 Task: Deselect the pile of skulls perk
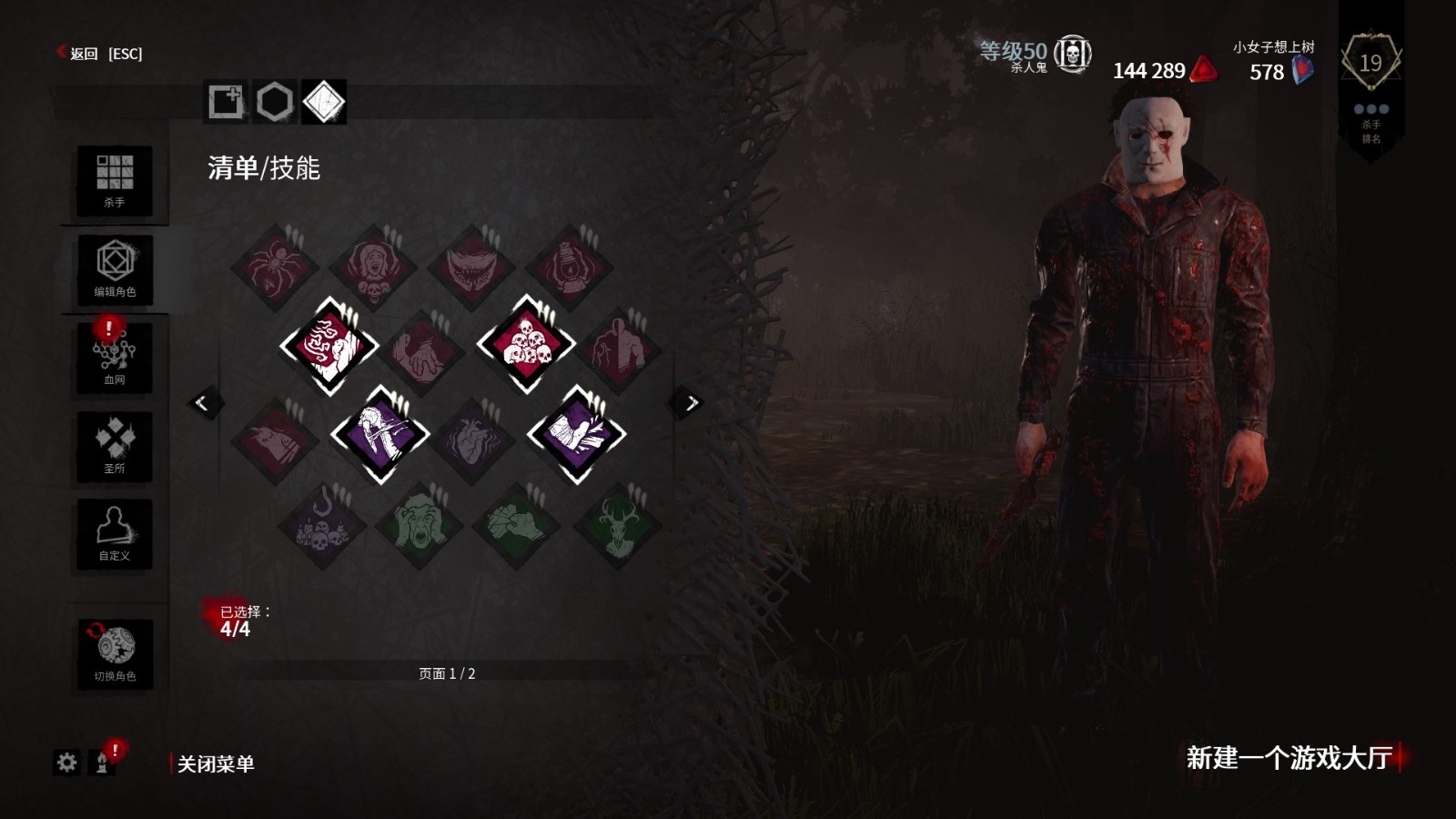click(x=526, y=345)
